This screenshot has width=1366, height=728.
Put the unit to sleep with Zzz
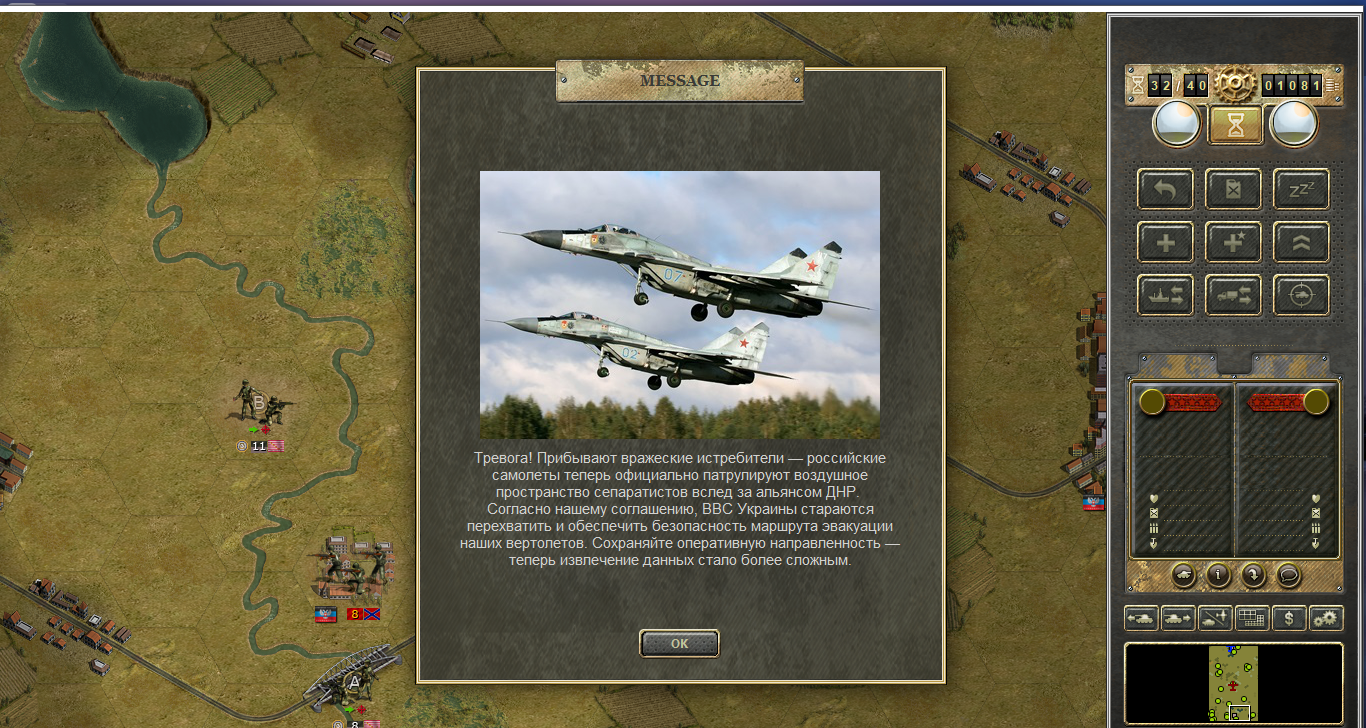[x=1301, y=188]
